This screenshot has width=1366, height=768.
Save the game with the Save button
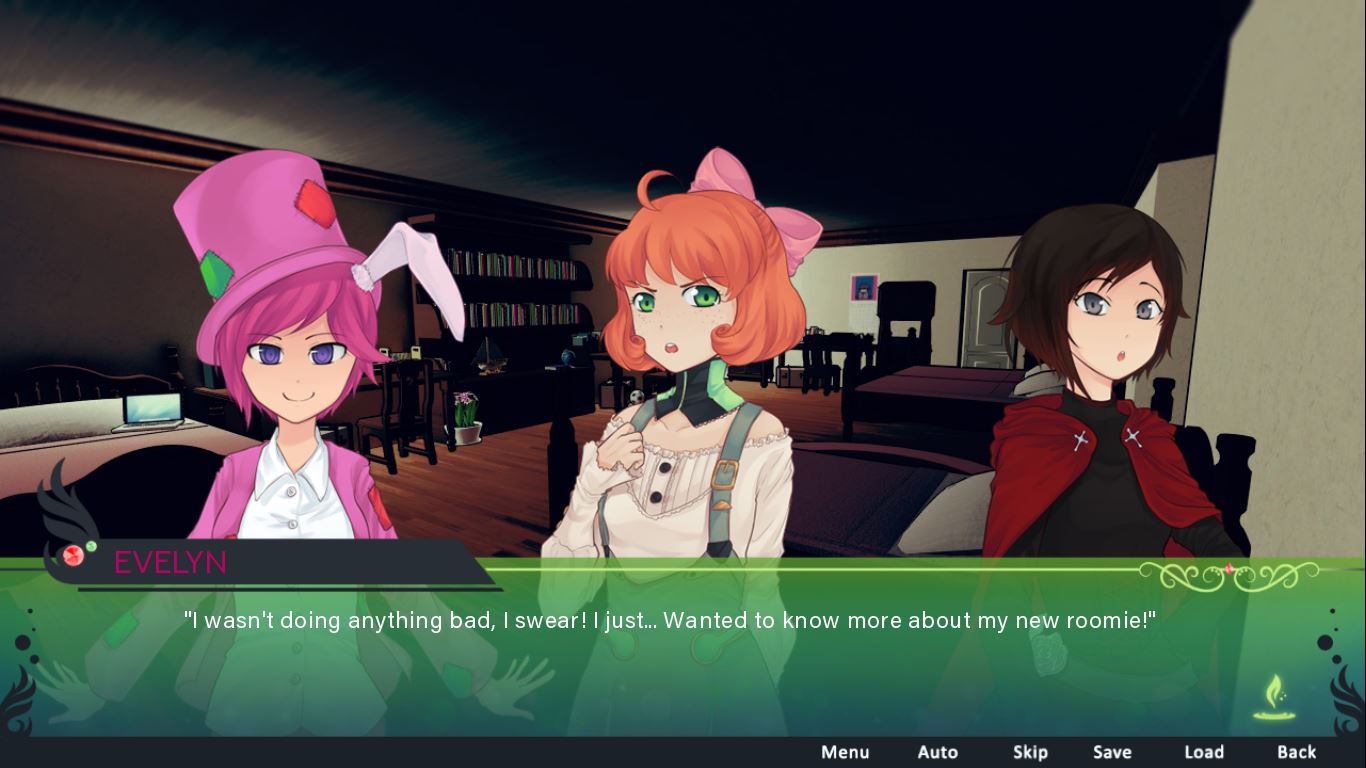coord(1112,752)
